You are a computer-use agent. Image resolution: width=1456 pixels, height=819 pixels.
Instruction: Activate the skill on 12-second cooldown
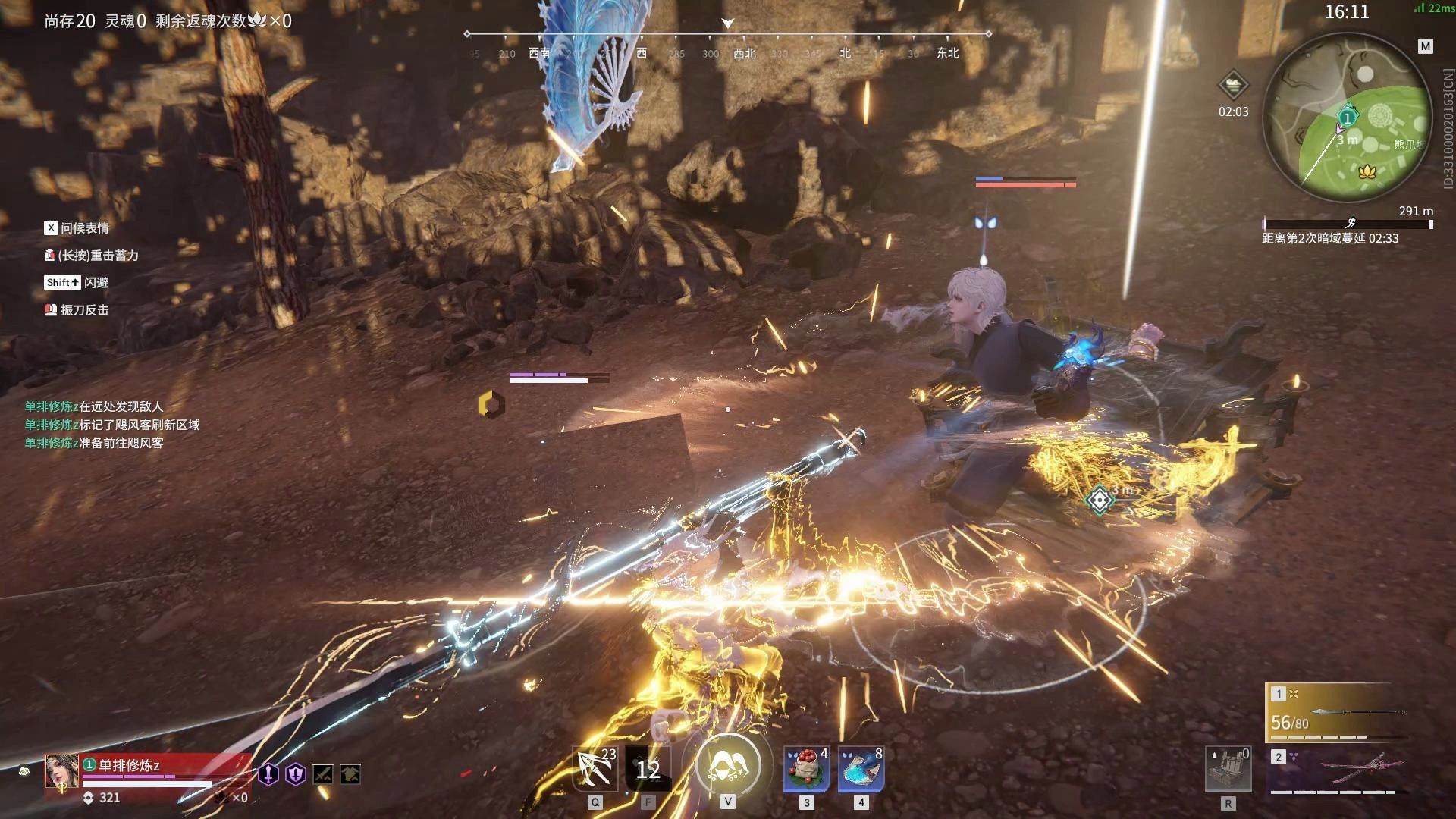648,770
